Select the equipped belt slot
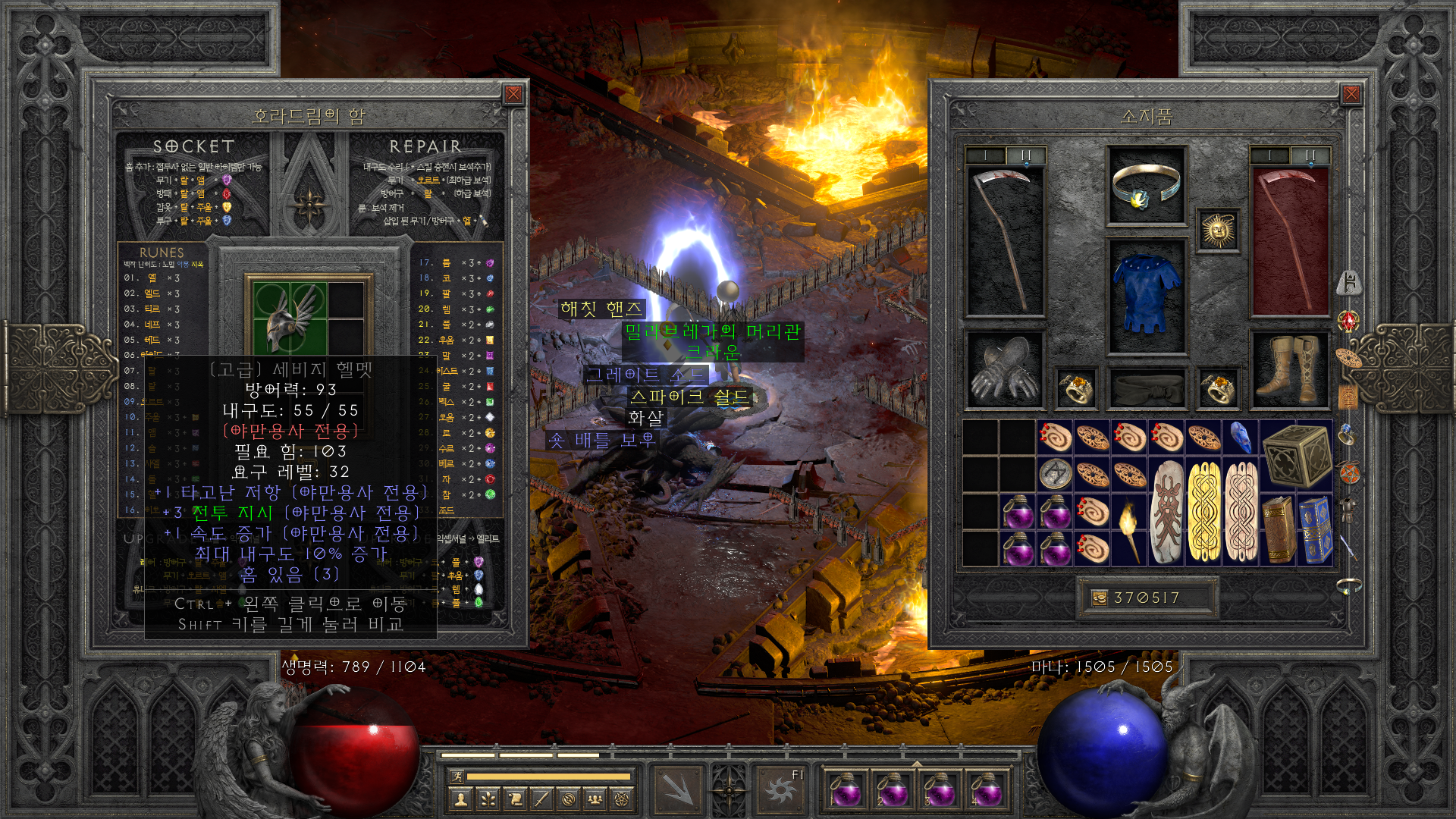The image size is (1456, 819). pyautogui.click(x=1146, y=389)
